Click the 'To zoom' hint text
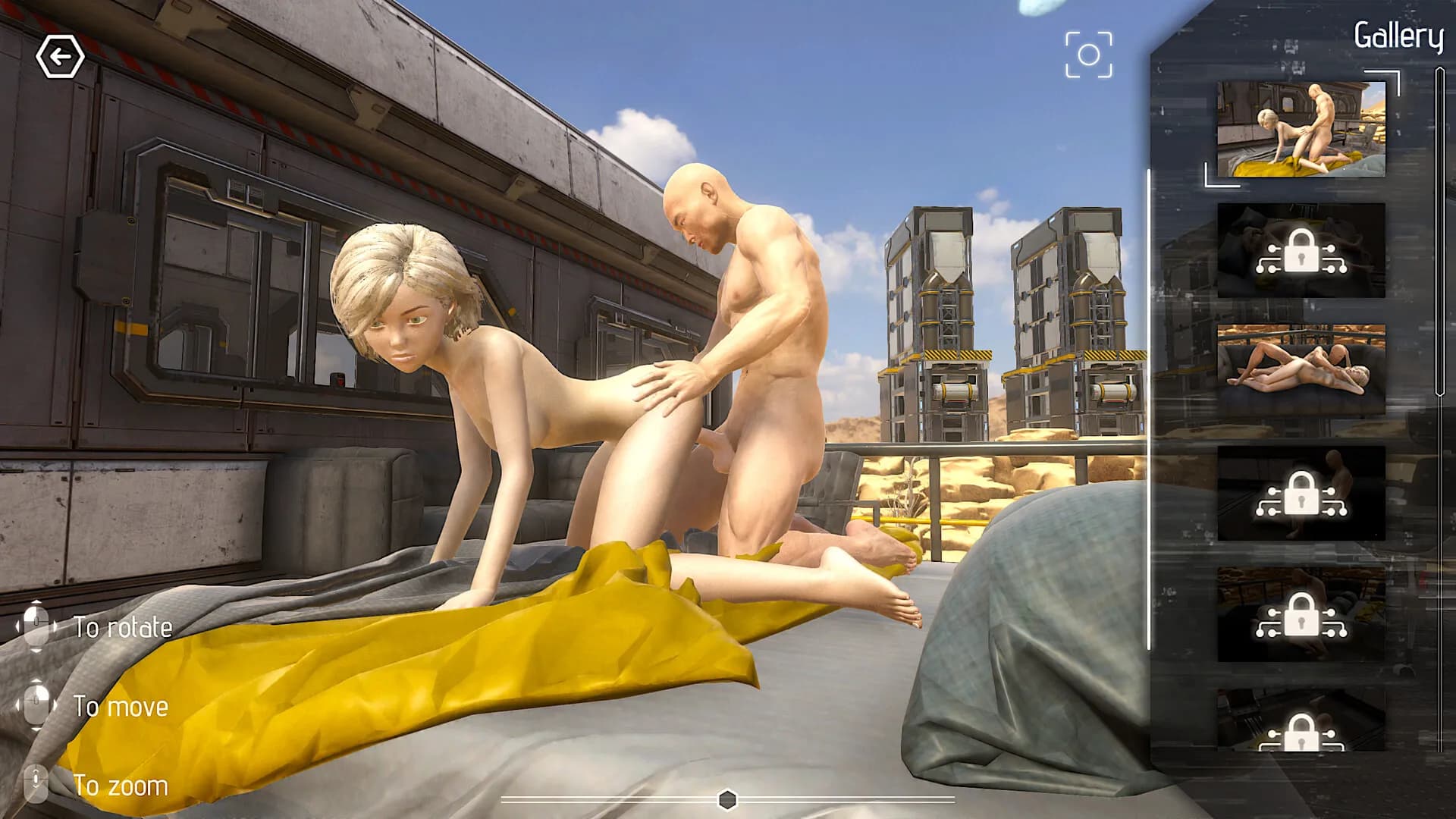The height and width of the screenshot is (819, 1456). (x=121, y=786)
